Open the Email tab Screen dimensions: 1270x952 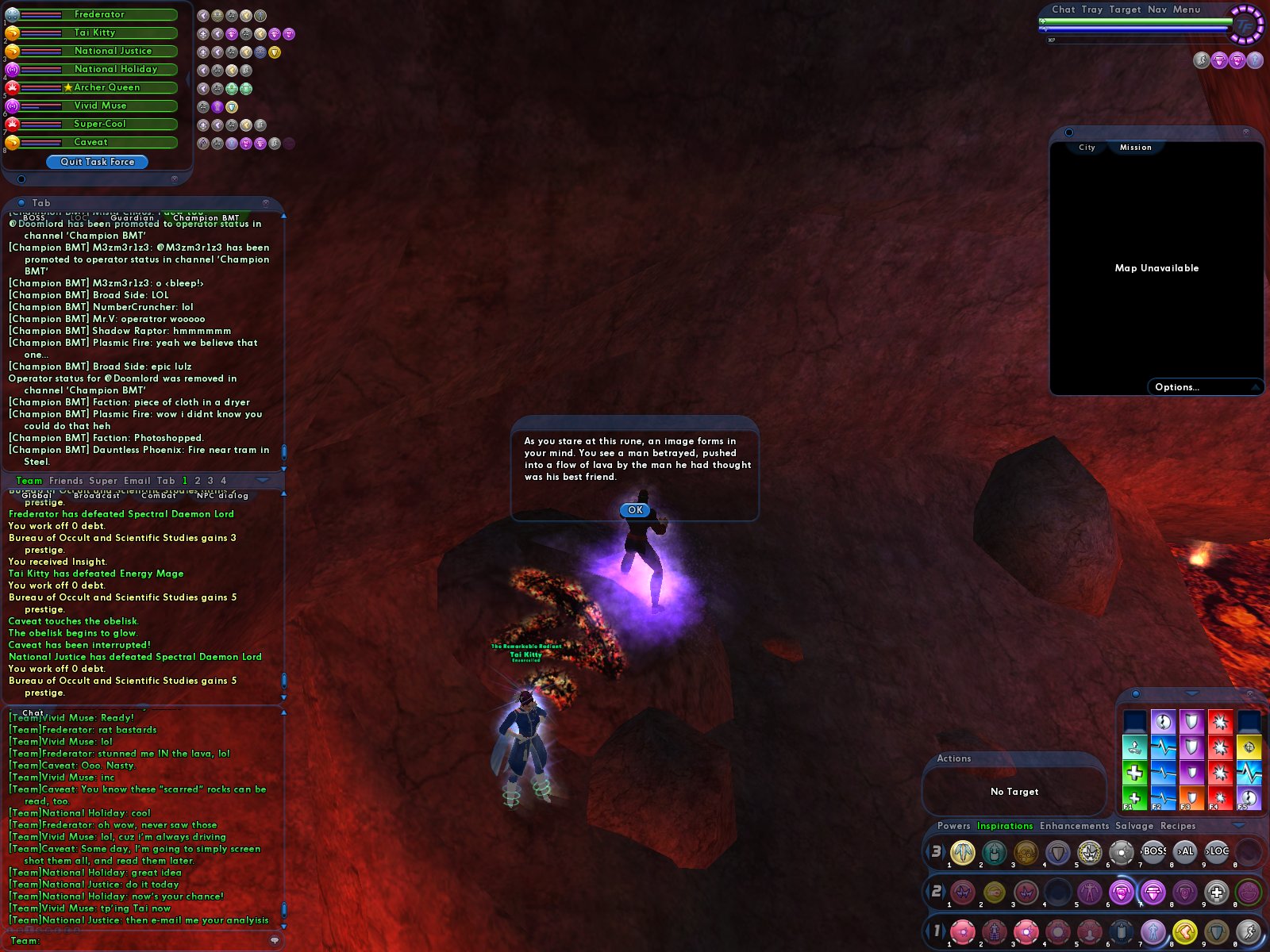click(137, 481)
